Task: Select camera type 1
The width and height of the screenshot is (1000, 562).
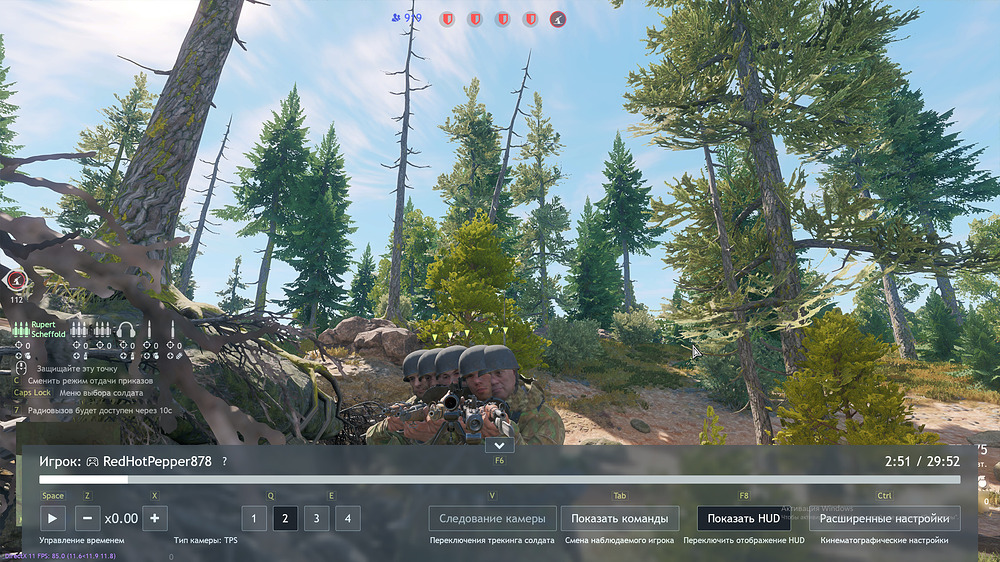Action: [x=254, y=518]
